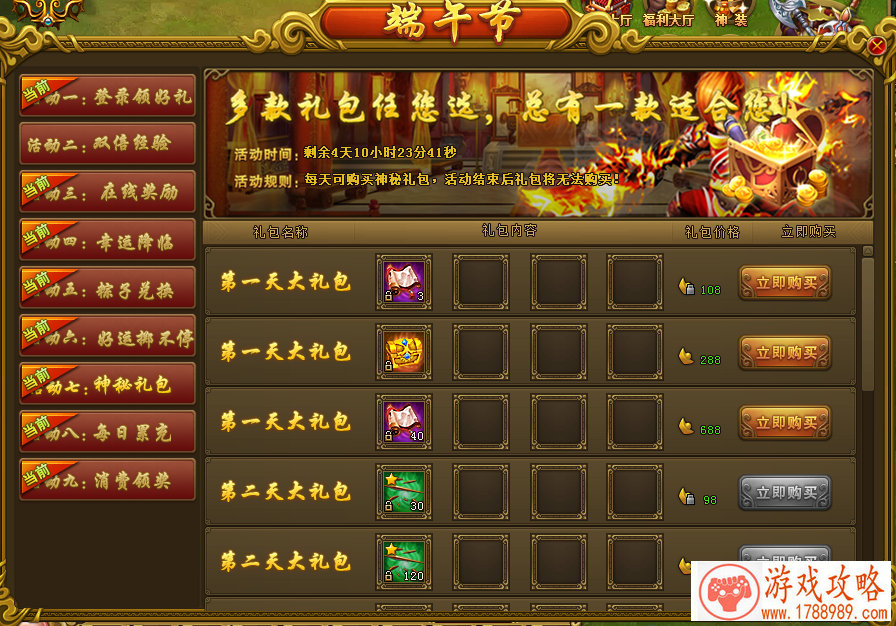Show the 活动四 幸运降临 event
This screenshot has width=896, height=626.
(x=108, y=240)
